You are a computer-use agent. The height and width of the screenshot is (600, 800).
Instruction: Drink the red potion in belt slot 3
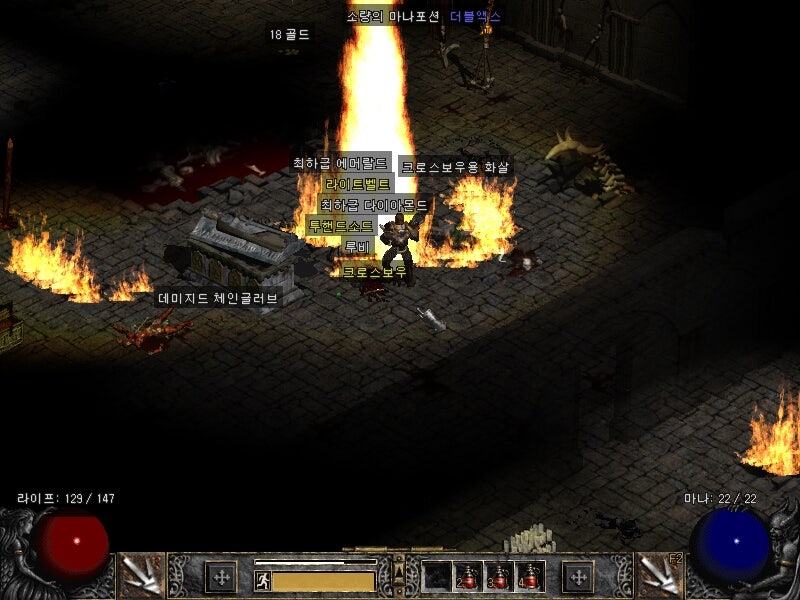(x=499, y=577)
